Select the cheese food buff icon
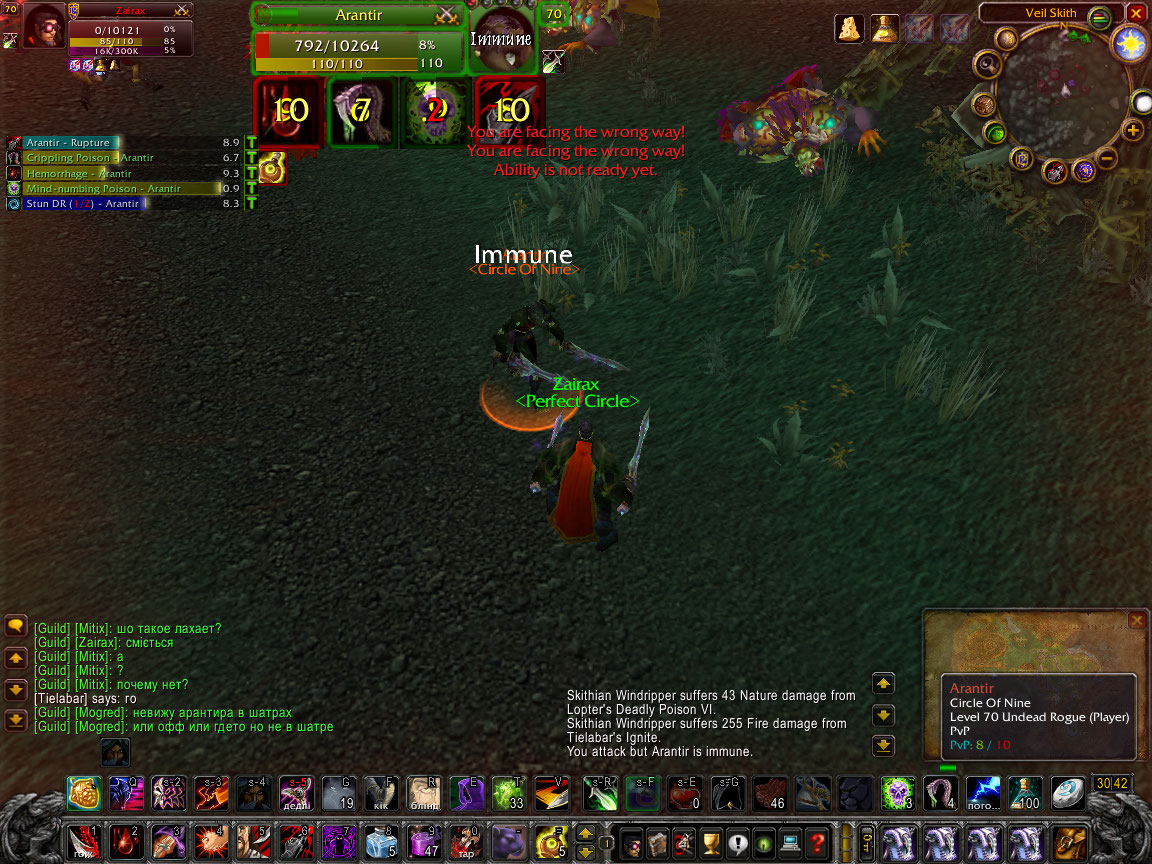Screen dimensions: 1152x864 (849, 29)
